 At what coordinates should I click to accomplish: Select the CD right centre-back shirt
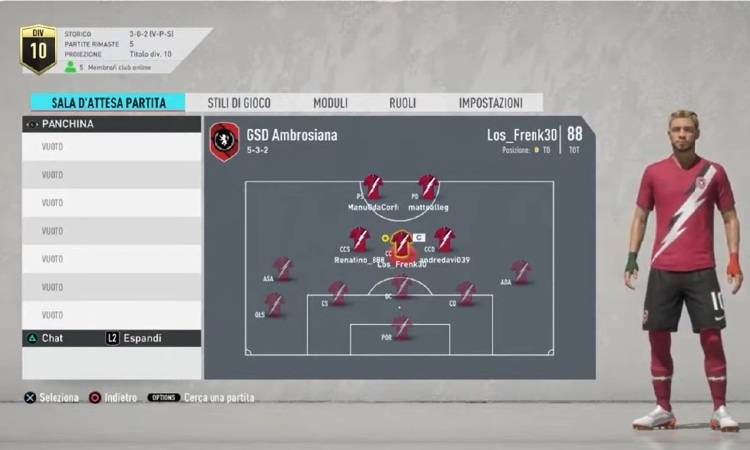click(466, 292)
